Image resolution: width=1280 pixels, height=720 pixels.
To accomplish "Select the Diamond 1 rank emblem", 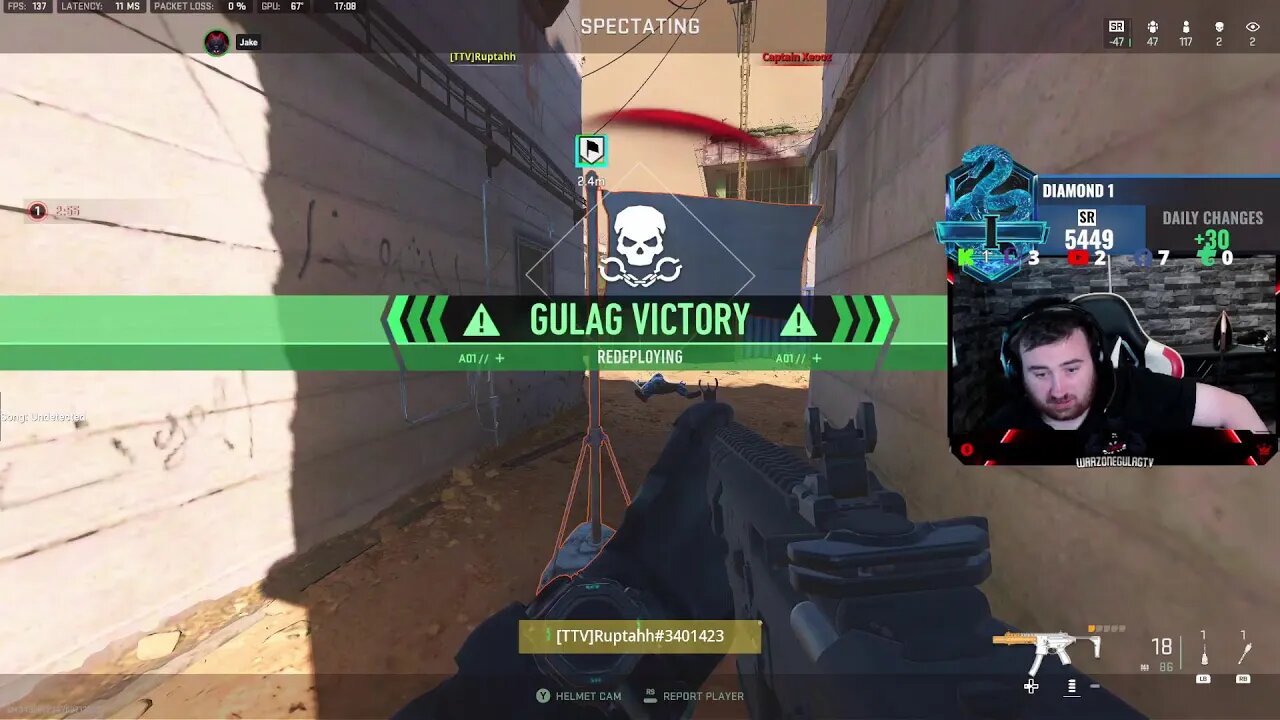I will [988, 215].
